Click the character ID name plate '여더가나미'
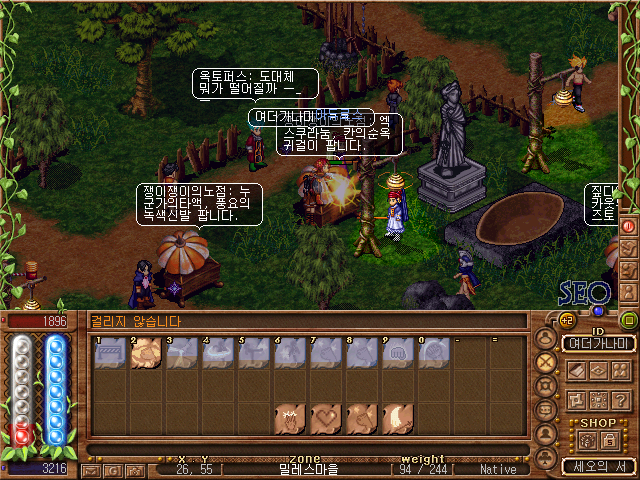The height and width of the screenshot is (480, 640). 598,343
